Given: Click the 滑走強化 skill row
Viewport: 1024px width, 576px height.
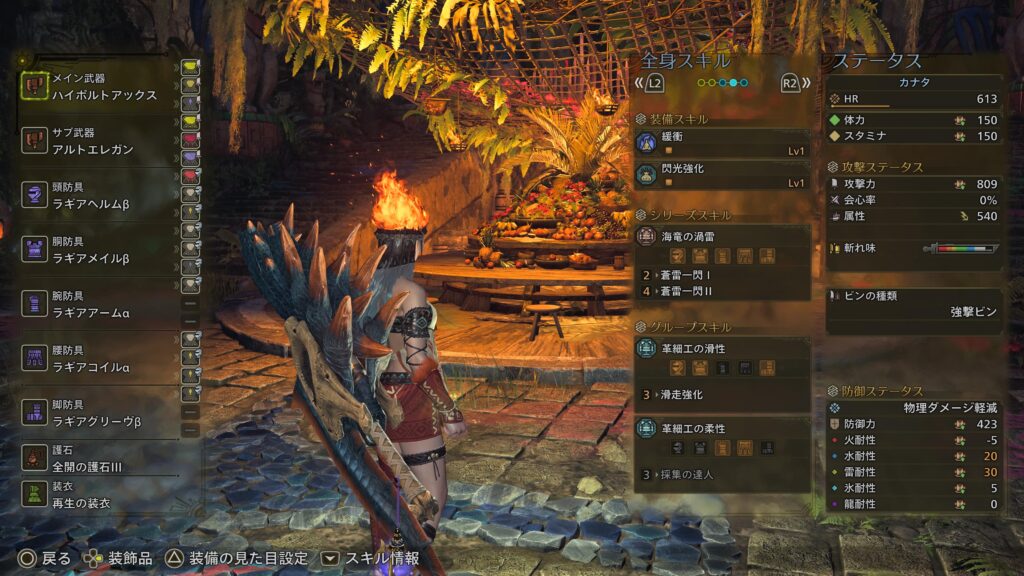Looking at the screenshot, I should [x=722, y=395].
